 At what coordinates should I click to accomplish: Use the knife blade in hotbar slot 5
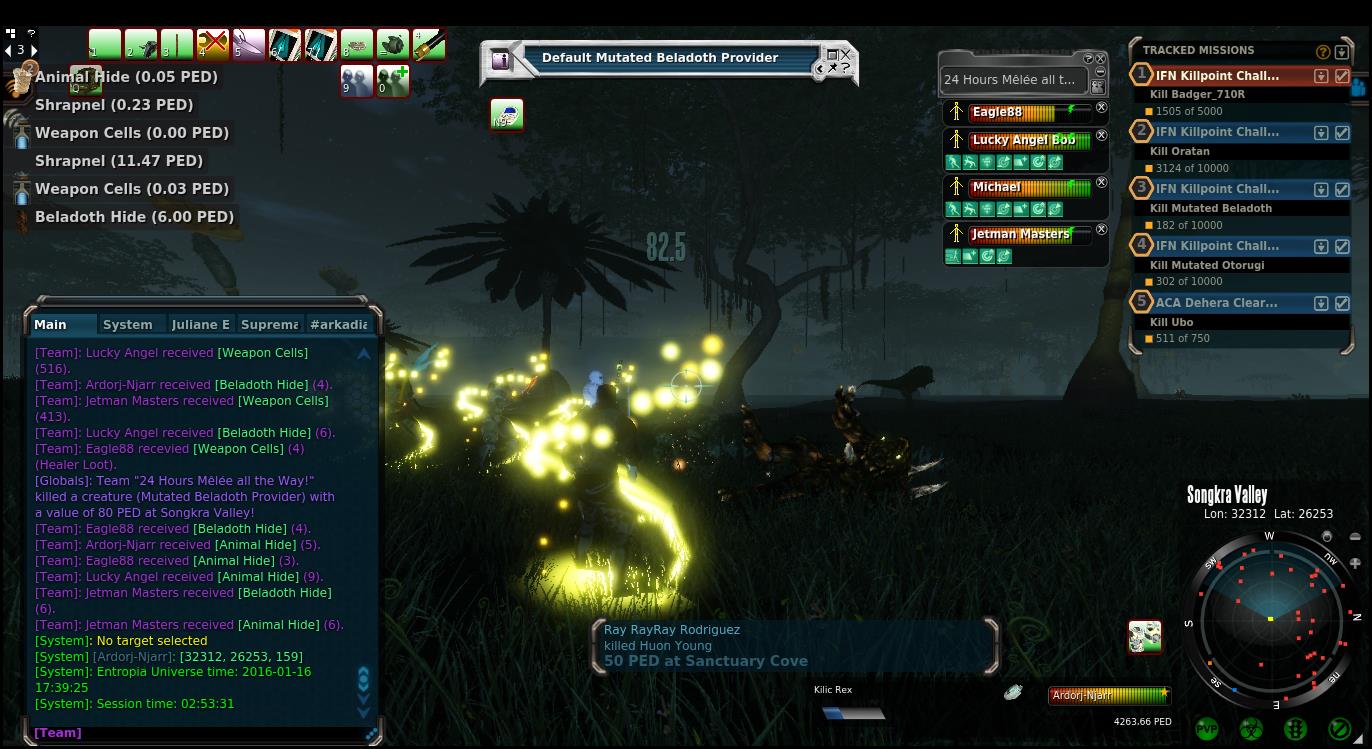[248, 45]
